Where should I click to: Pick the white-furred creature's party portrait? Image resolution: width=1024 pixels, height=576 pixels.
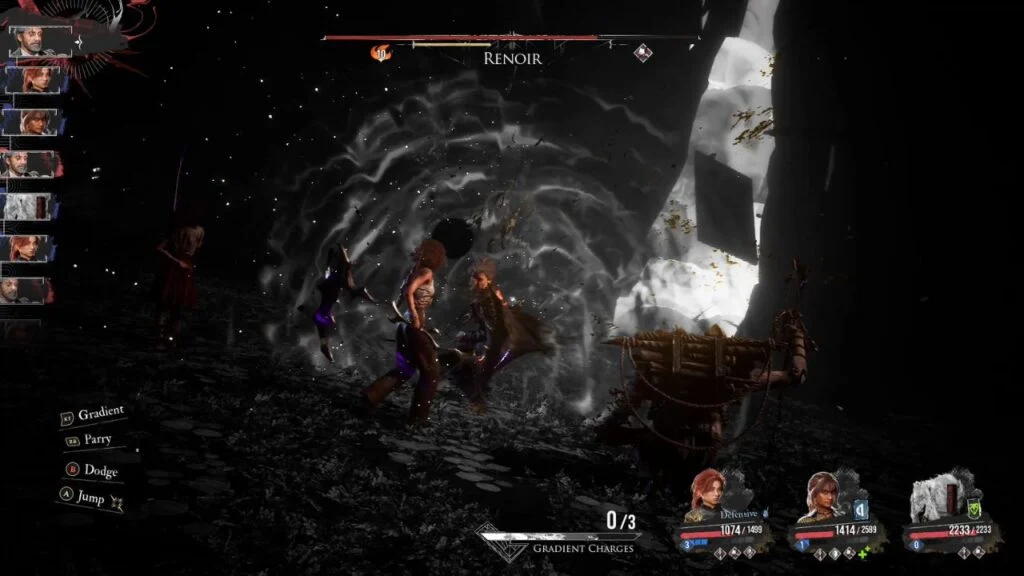(933, 497)
